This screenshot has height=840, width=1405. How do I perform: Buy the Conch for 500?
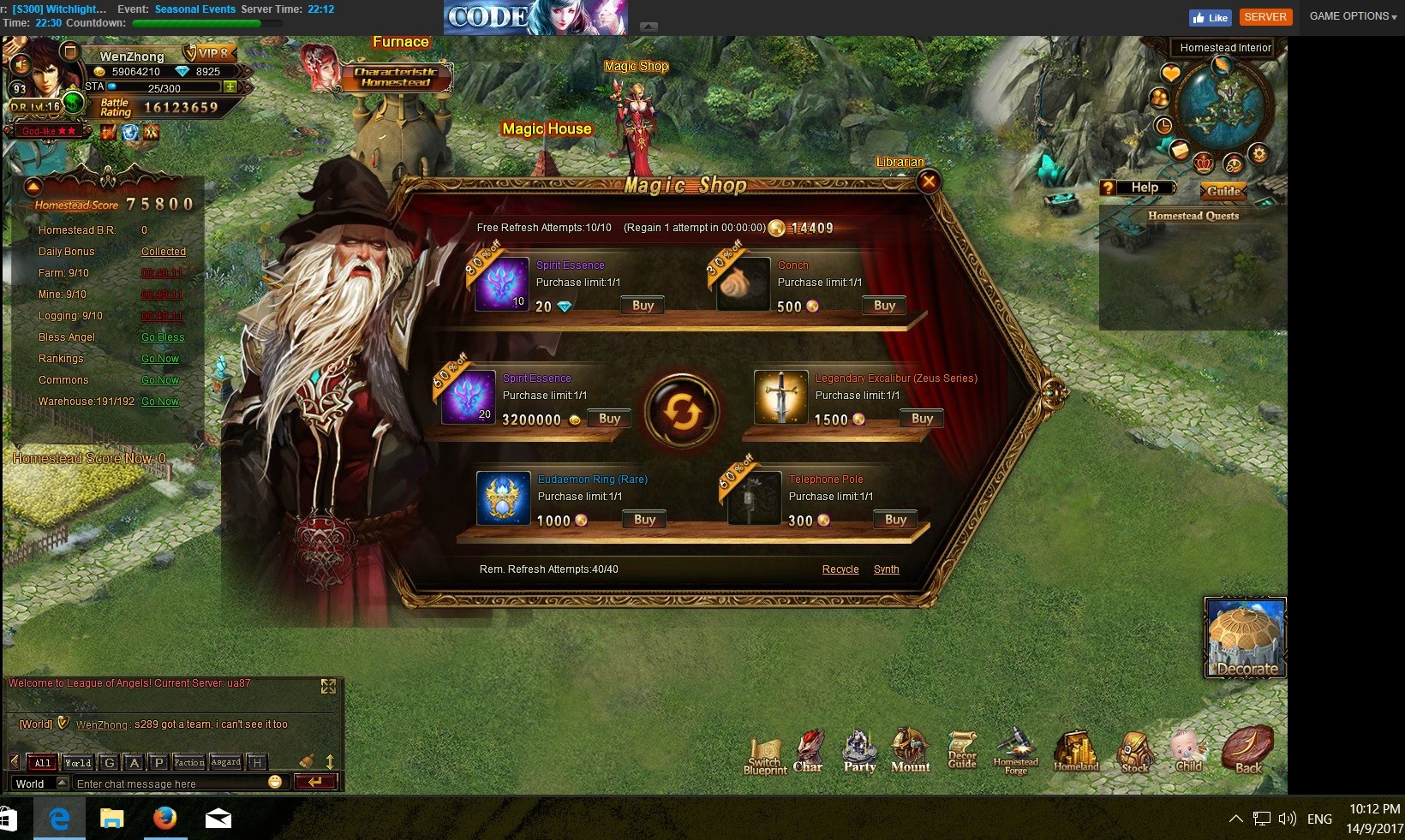(884, 306)
